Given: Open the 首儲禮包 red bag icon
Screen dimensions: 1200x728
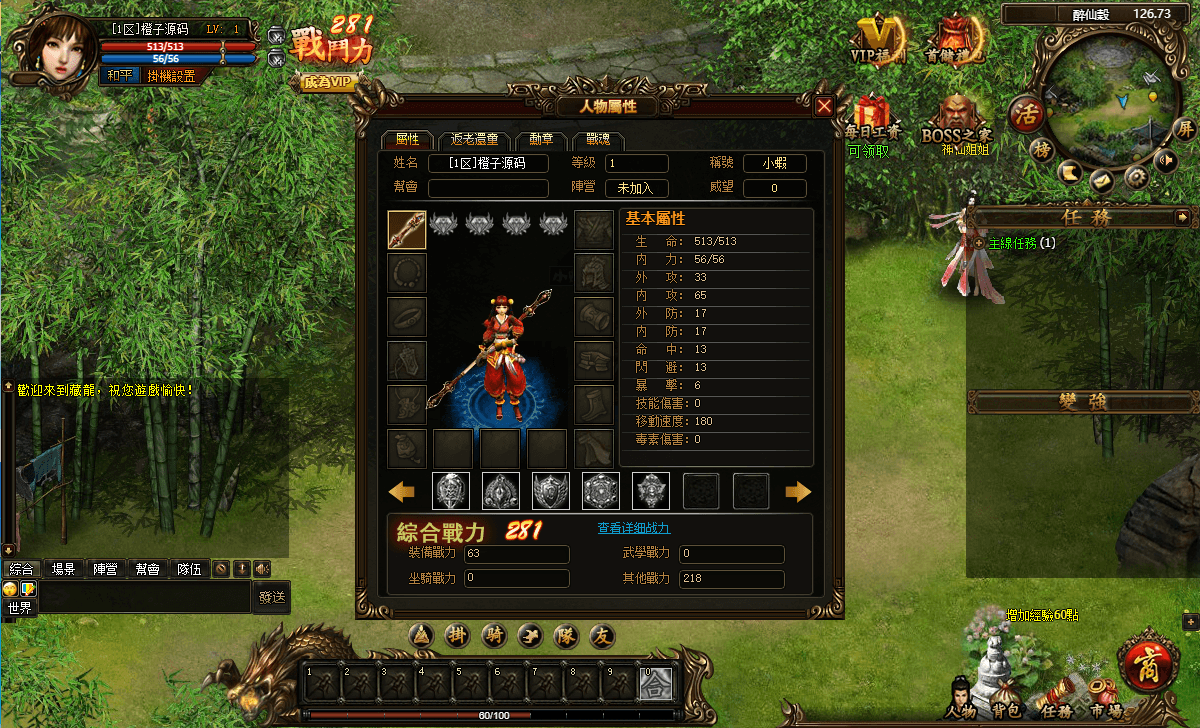Looking at the screenshot, I should point(954,38).
